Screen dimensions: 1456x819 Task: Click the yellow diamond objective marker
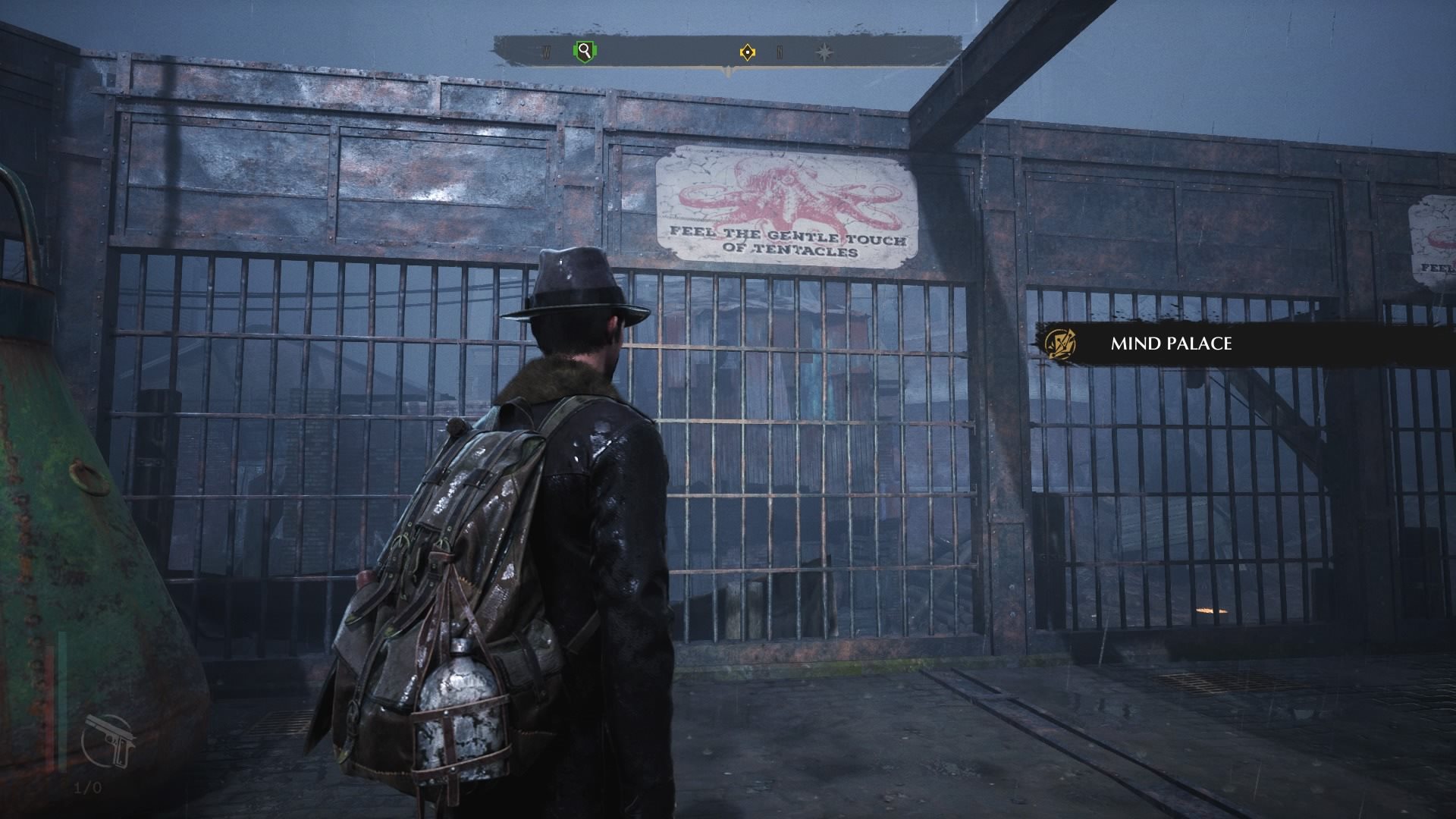click(x=748, y=52)
